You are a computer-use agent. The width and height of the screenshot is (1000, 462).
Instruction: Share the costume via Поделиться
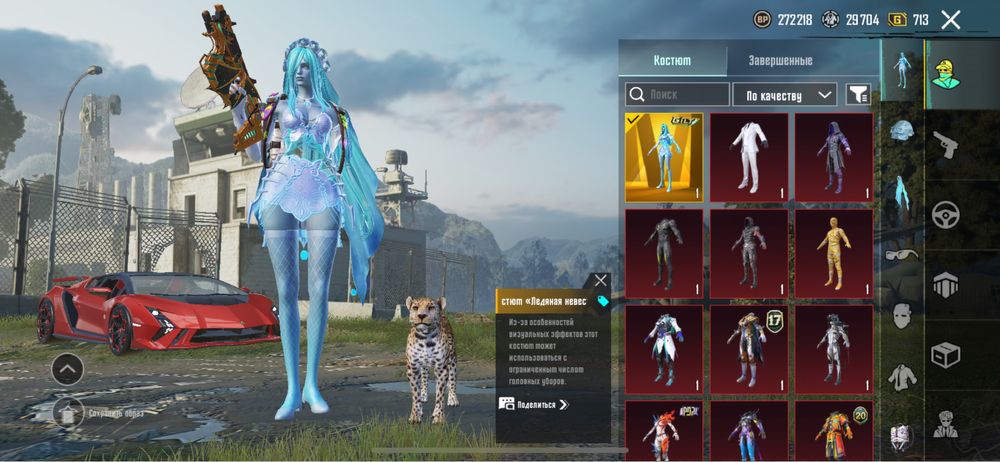pos(534,404)
